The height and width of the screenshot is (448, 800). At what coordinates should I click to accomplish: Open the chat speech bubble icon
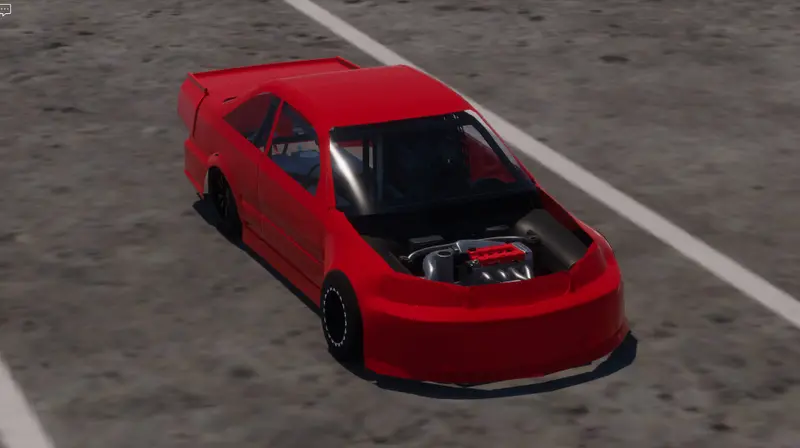[x=5, y=9]
